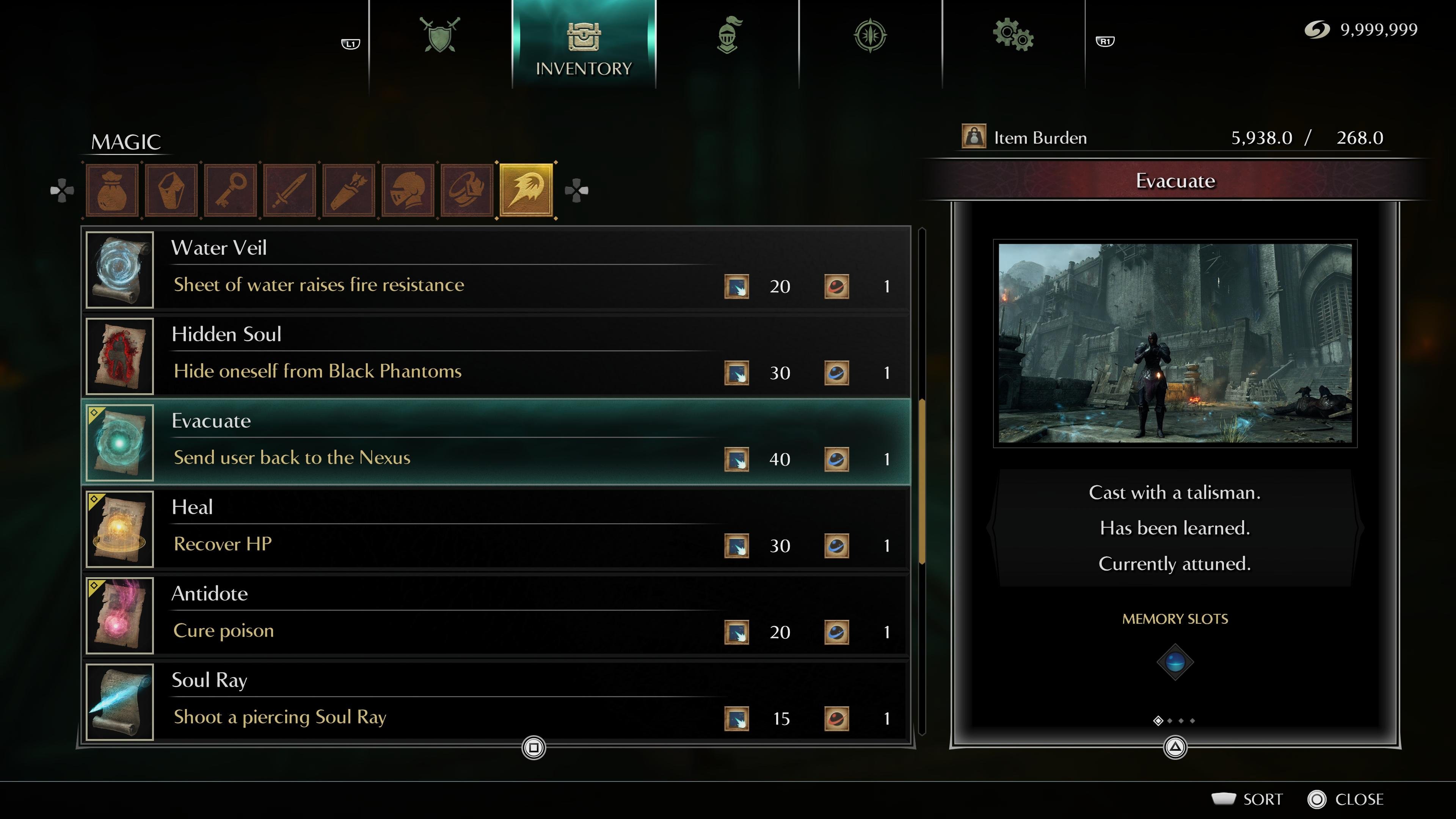Select the highlighted magic category icon
The image size is (1456, 819).
click(526, 190)
